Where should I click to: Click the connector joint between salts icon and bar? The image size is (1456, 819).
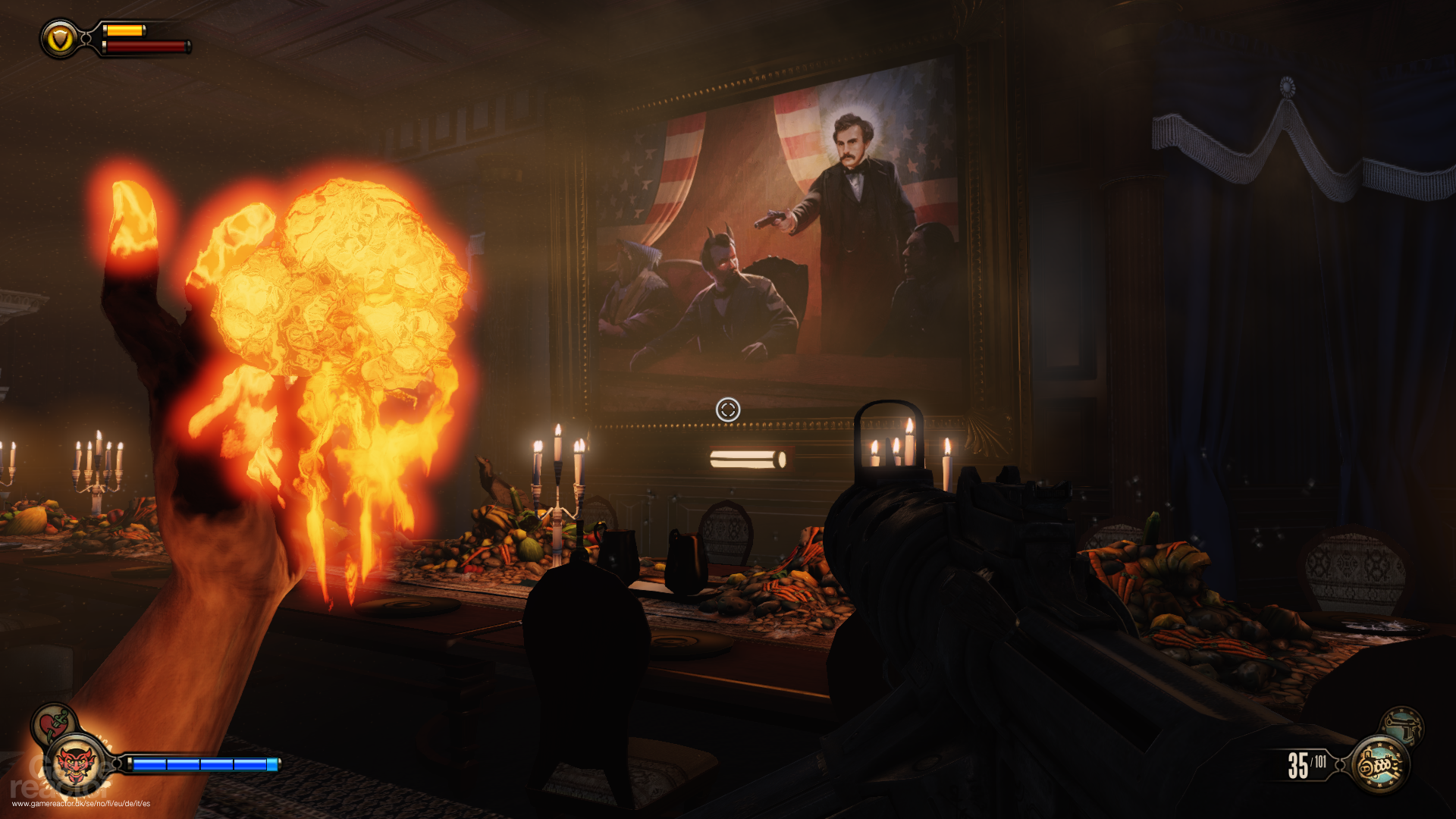117,763
